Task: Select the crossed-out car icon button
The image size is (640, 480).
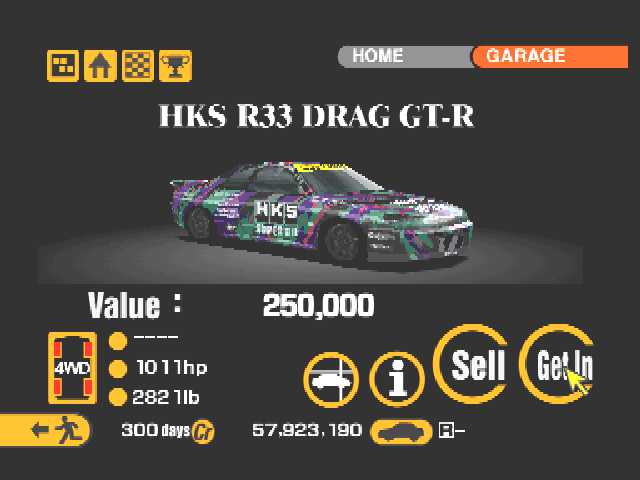Action: click(331, 380)
